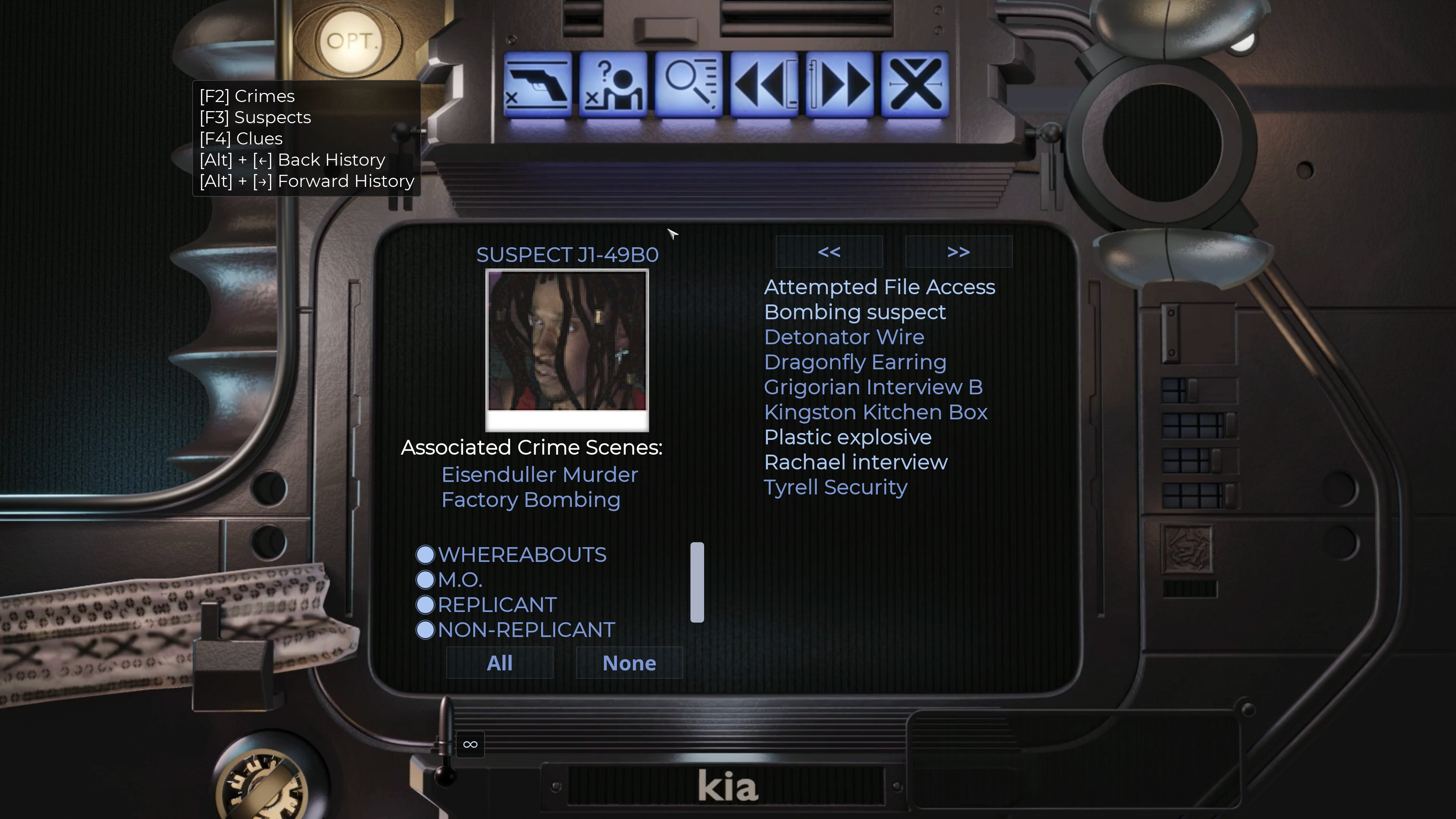Image resolution: width=1456 pixels, height=819 pixels.
Task: Click the All filters button
Action: click(x=500, y=663)
